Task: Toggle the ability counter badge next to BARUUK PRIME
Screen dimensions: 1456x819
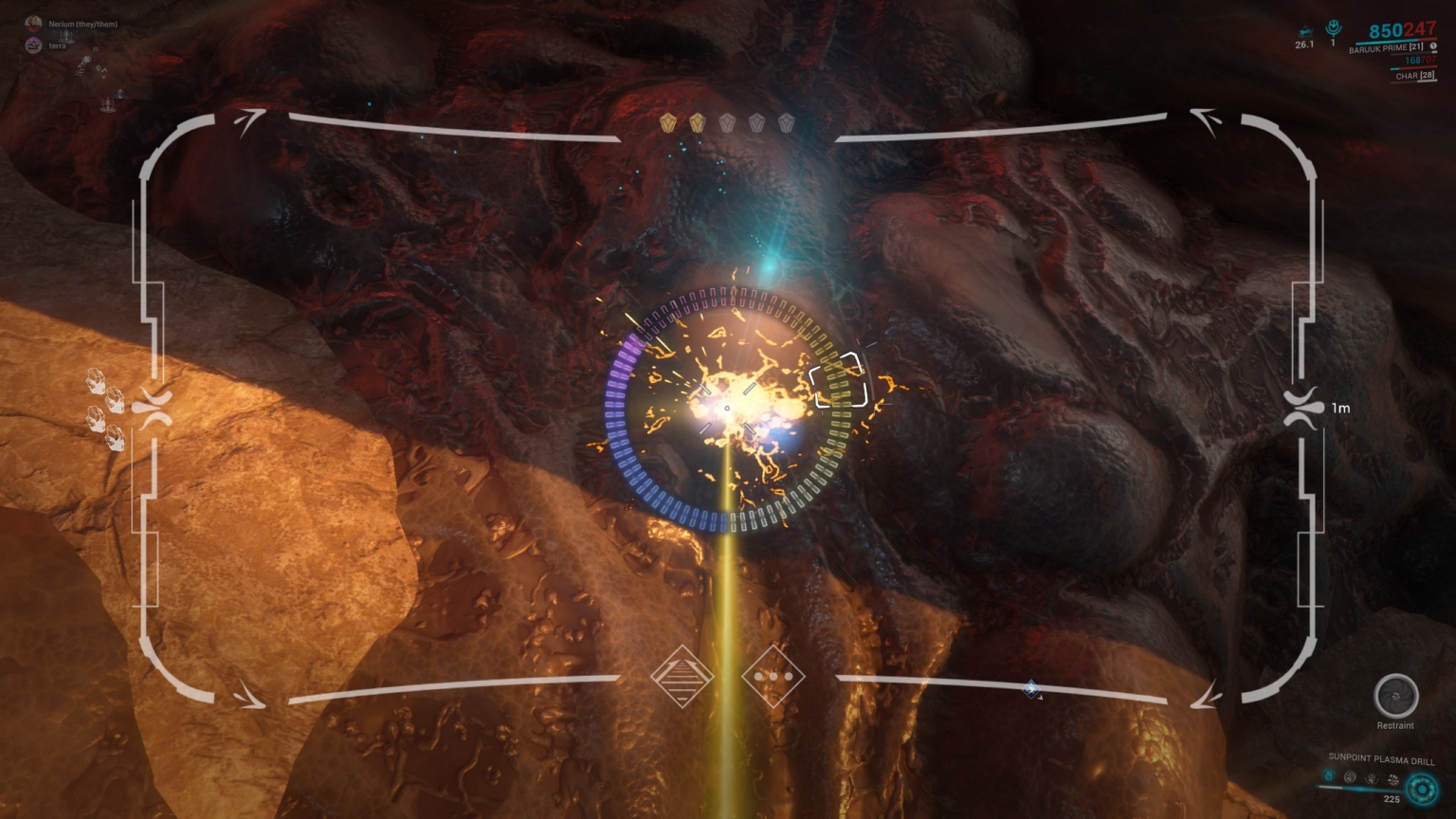Action: pos(1432,46)
